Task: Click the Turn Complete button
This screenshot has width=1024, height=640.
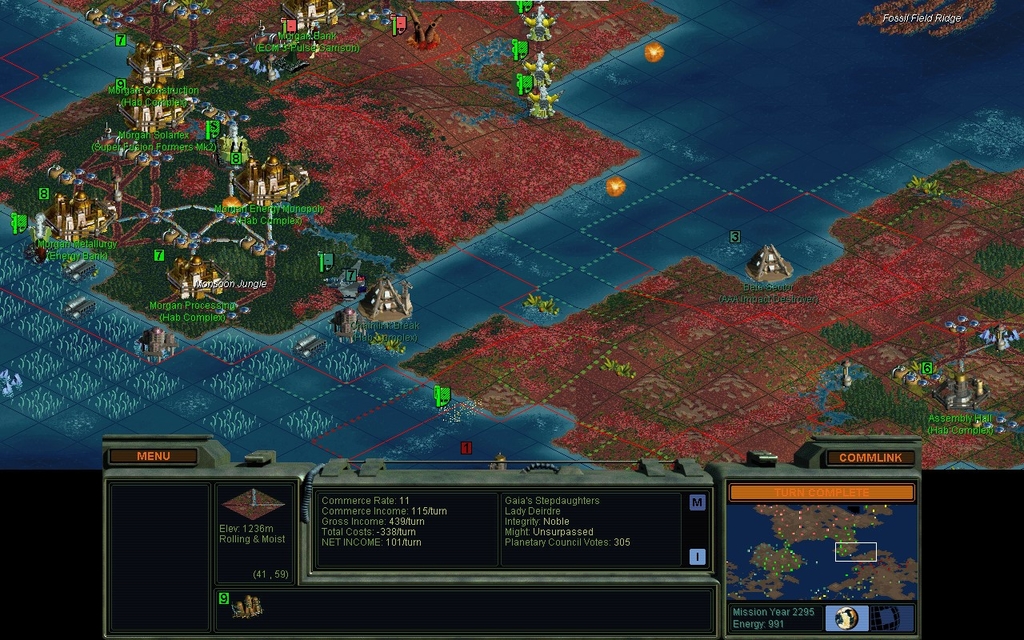Action: click(x=821, y=493)
